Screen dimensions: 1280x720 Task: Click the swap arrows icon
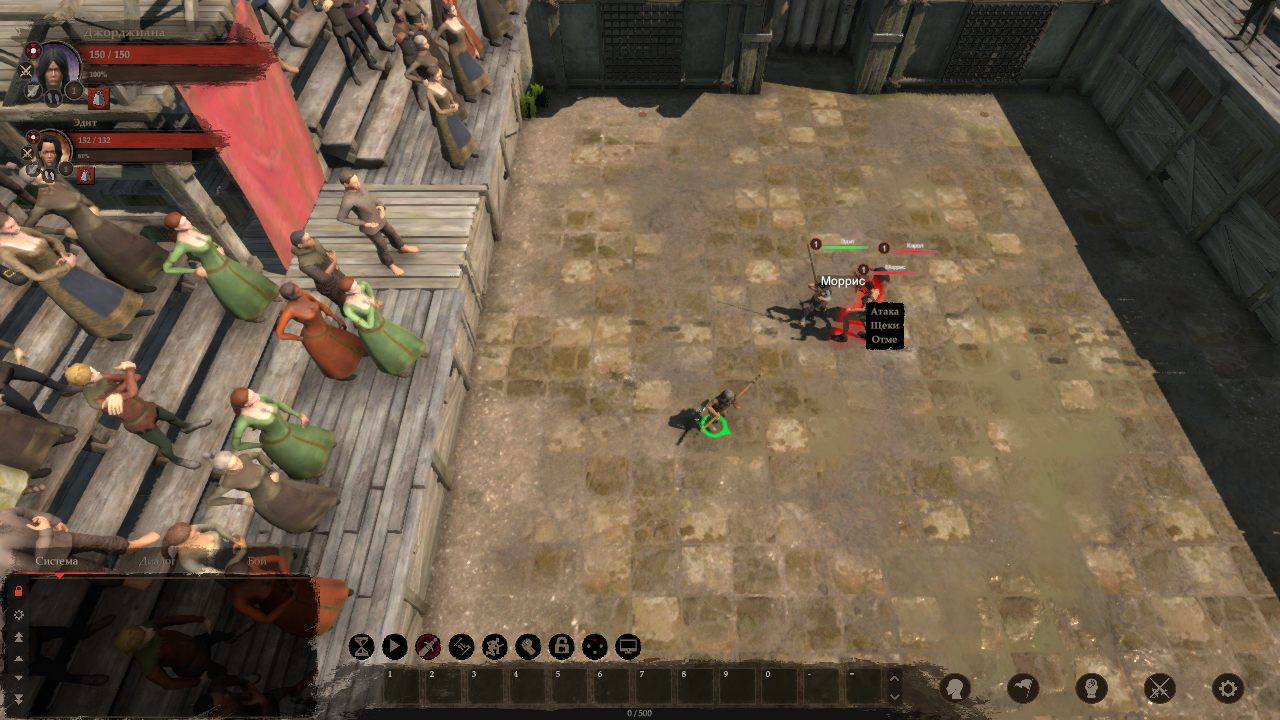[461, 647]
